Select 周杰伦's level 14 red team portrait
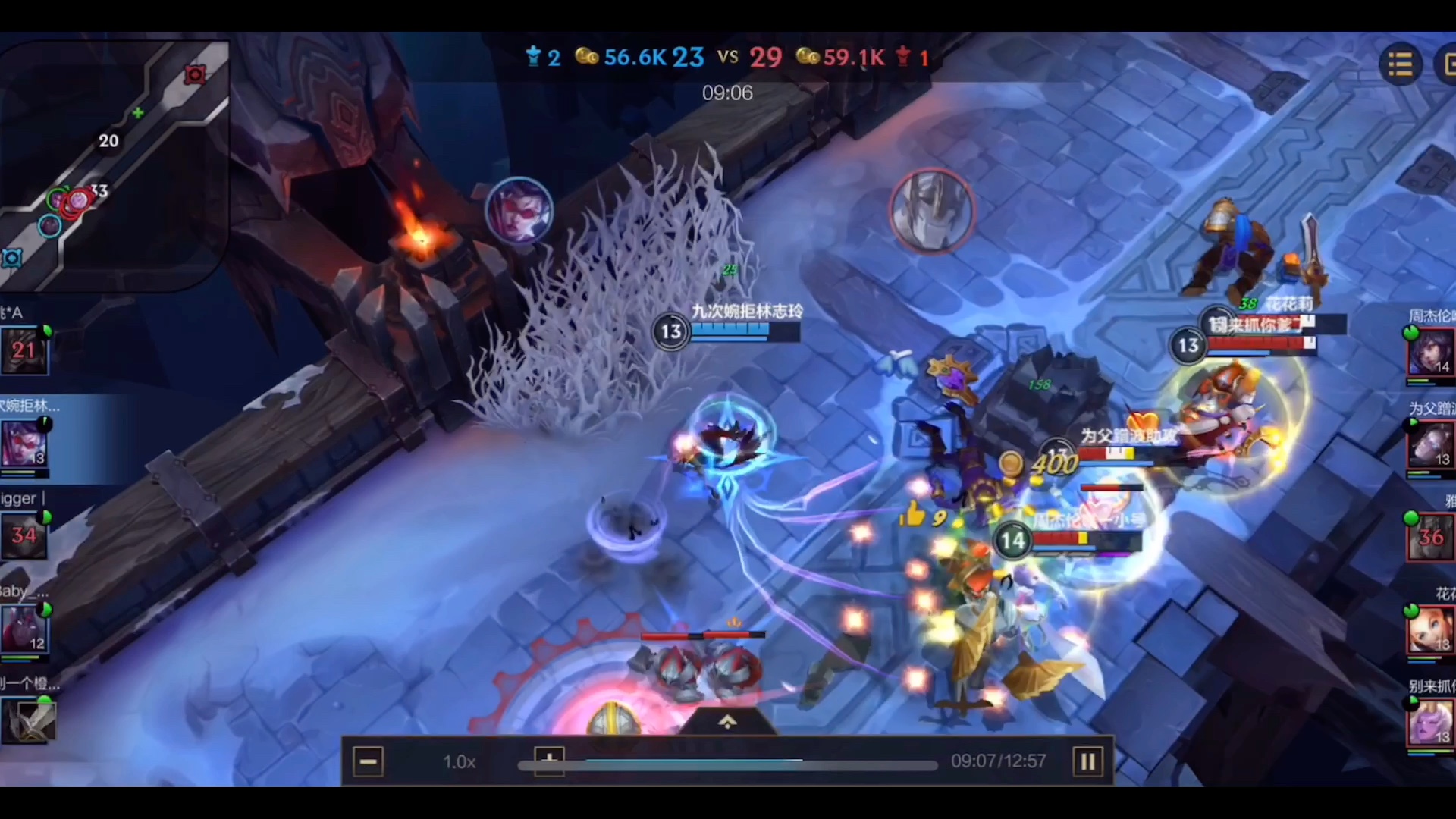This screenshot has height=819, width=1456. [x=1430, y=352]
